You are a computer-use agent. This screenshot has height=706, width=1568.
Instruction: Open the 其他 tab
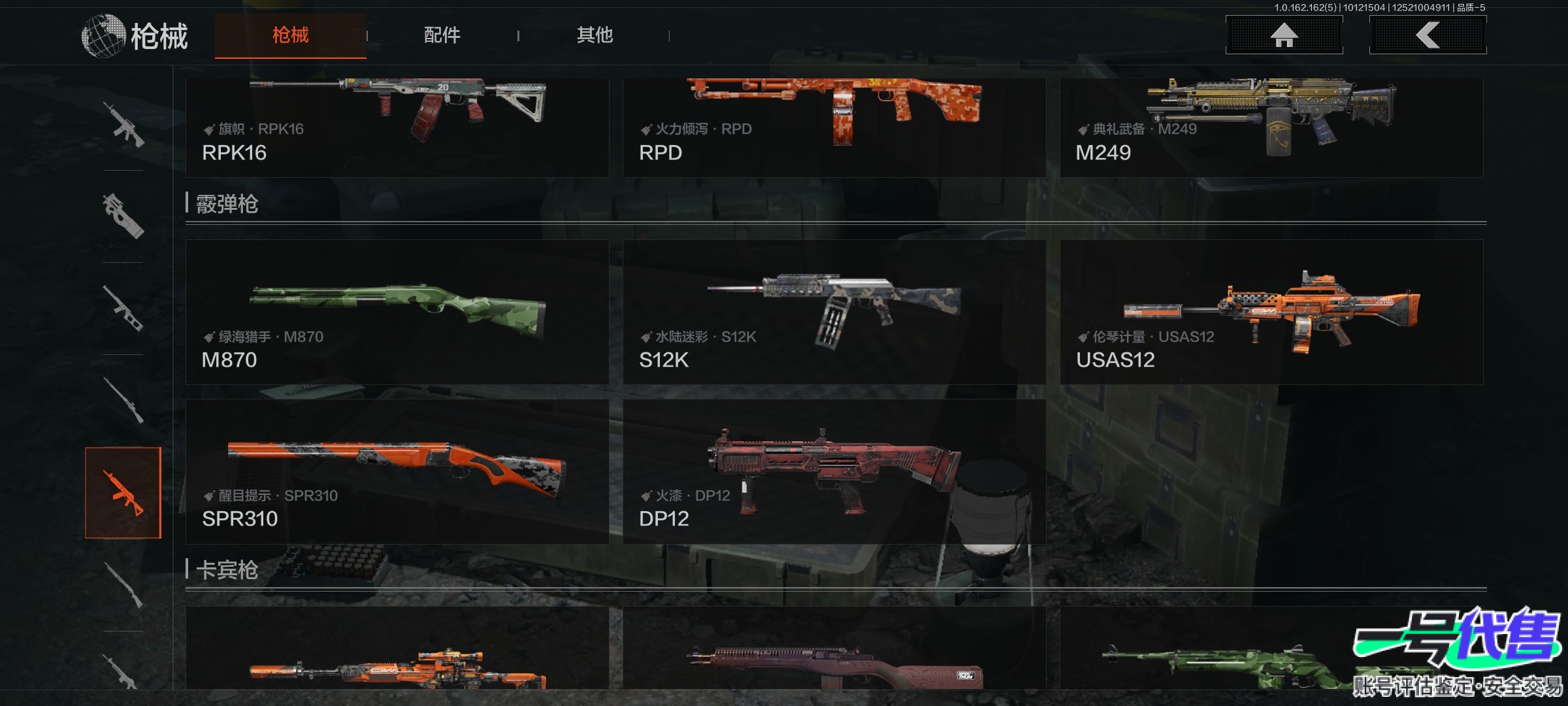point(595,35)
